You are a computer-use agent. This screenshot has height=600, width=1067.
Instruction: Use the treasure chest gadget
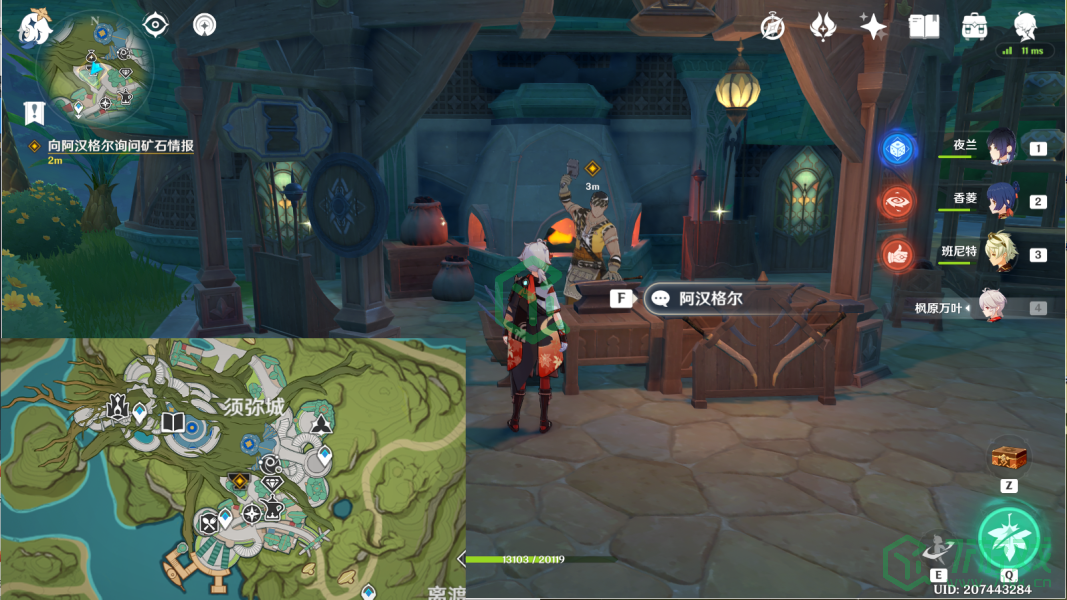coord(1009,457)
